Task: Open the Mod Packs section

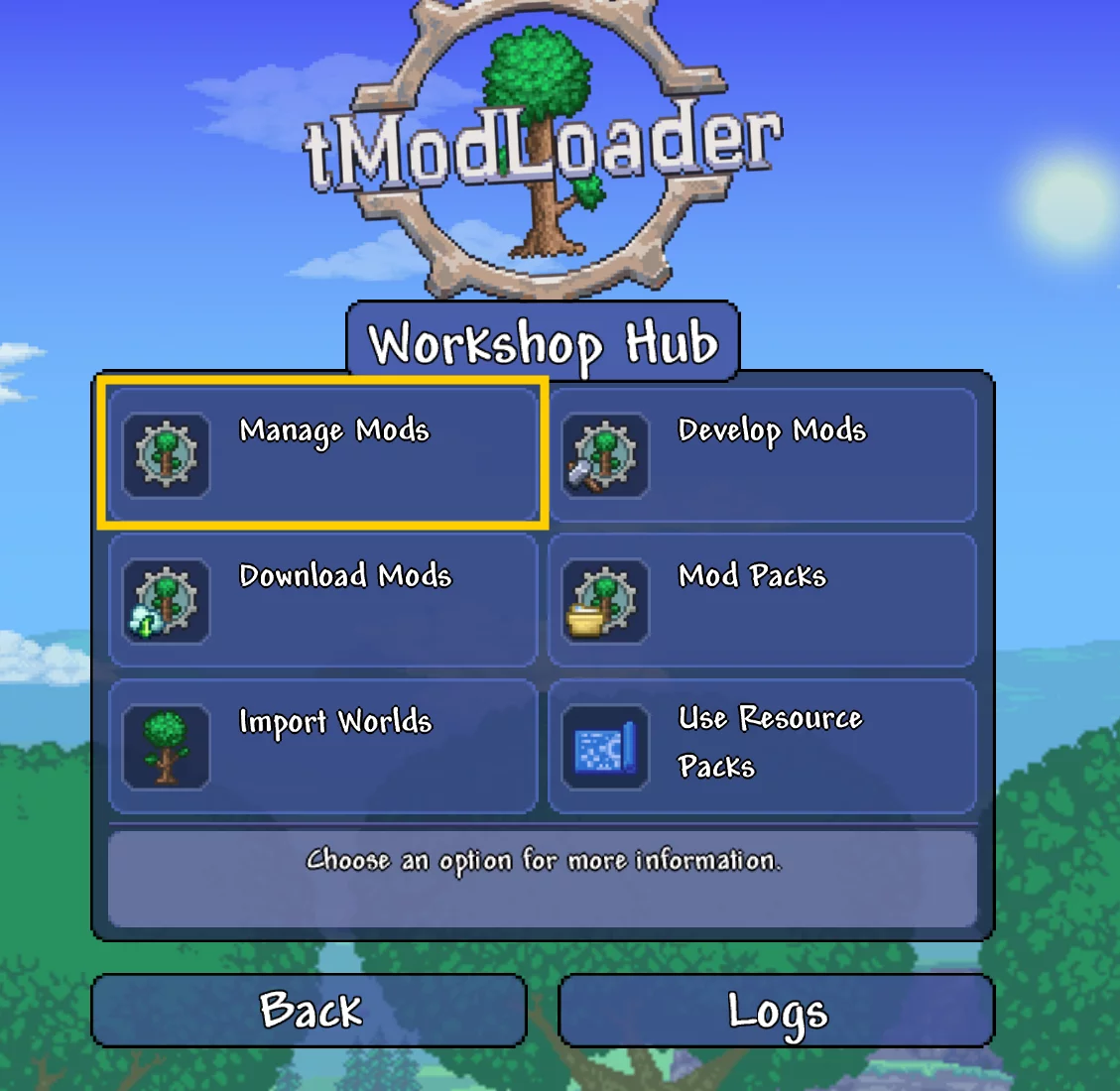Action: [x=762, y=600]
